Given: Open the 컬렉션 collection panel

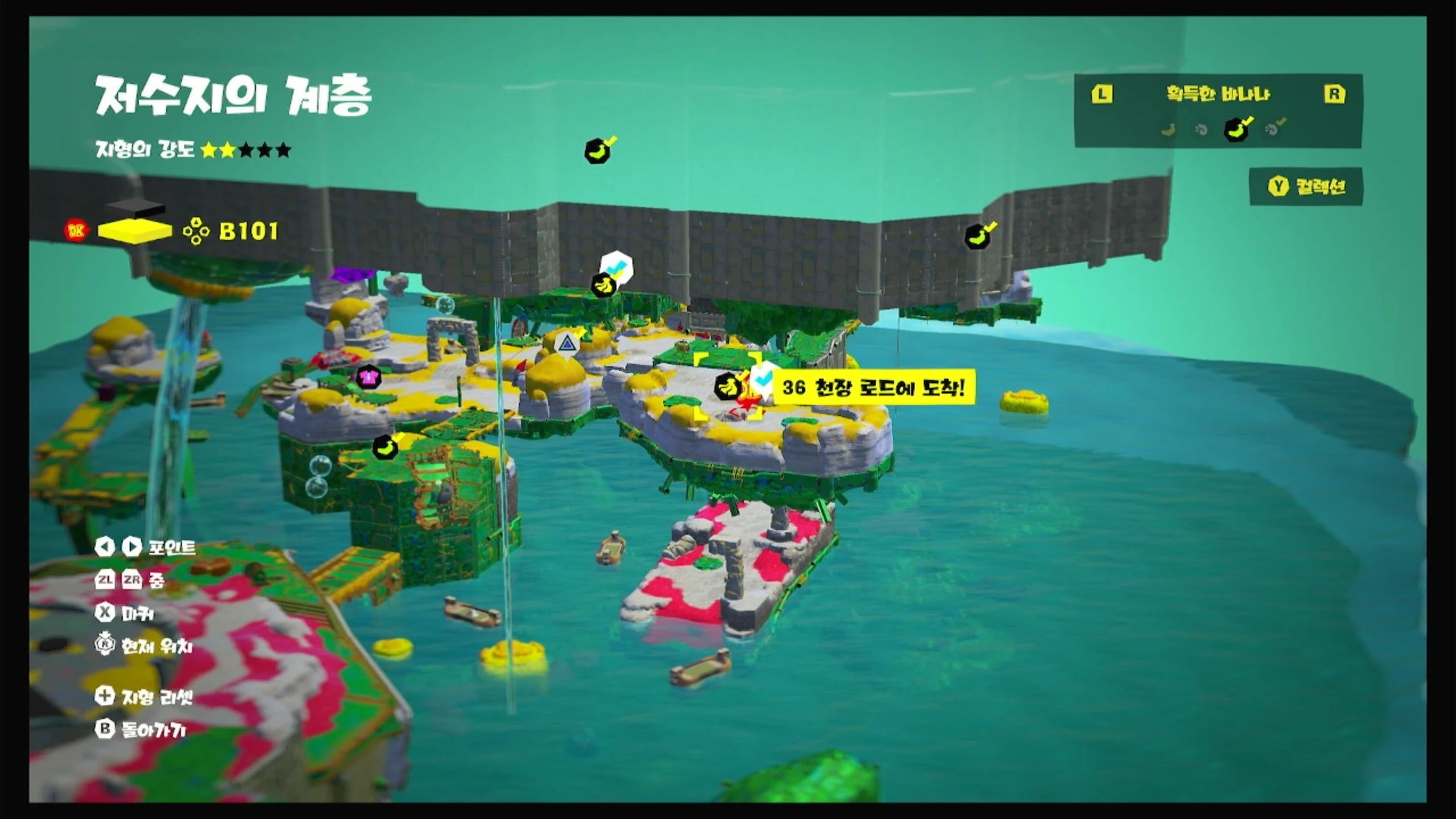Looking at the screenshot, I should pos(1306,187).
